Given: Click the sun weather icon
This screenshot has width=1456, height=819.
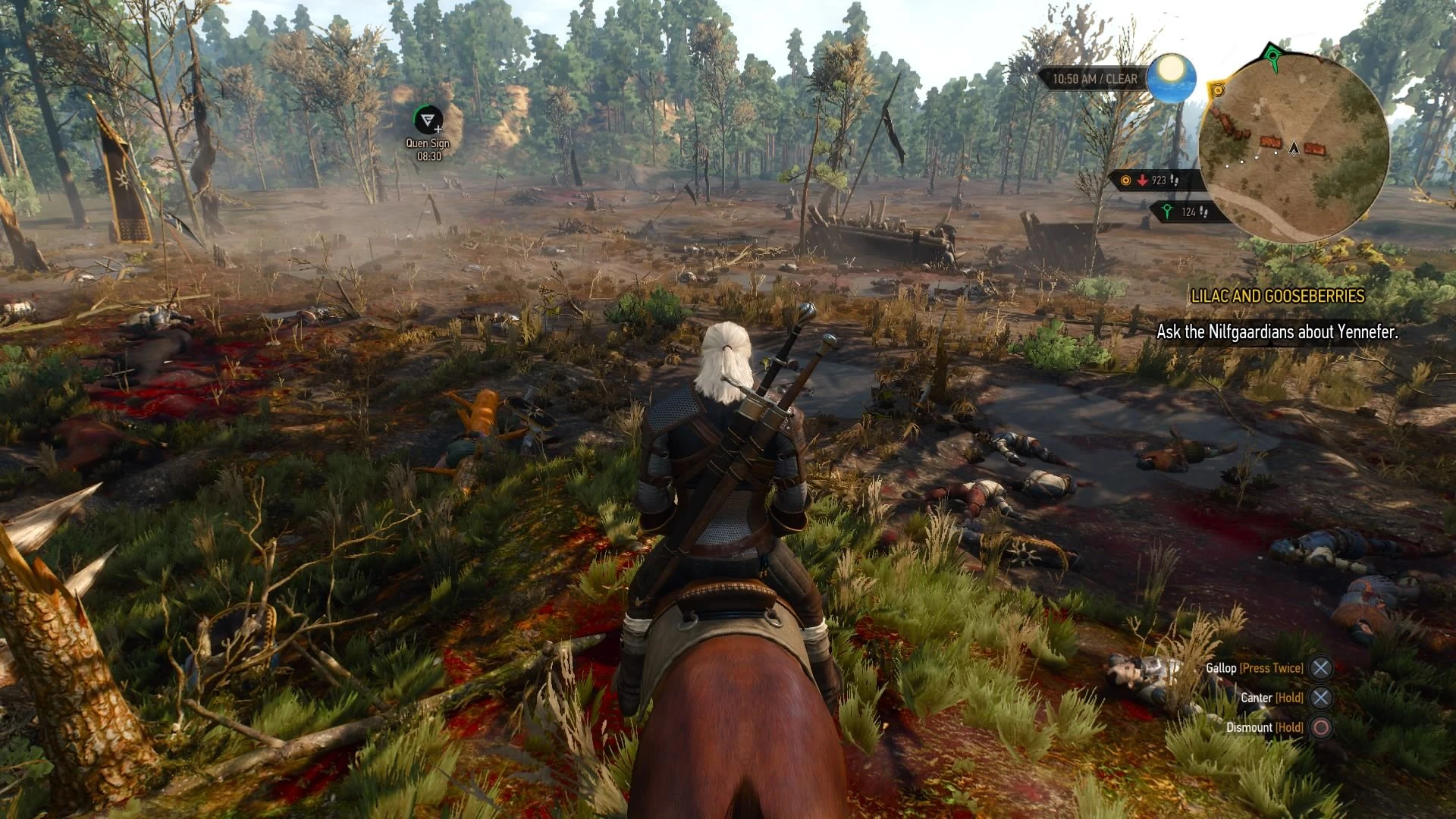Looking at the screenshot, I should [1171, 79].
